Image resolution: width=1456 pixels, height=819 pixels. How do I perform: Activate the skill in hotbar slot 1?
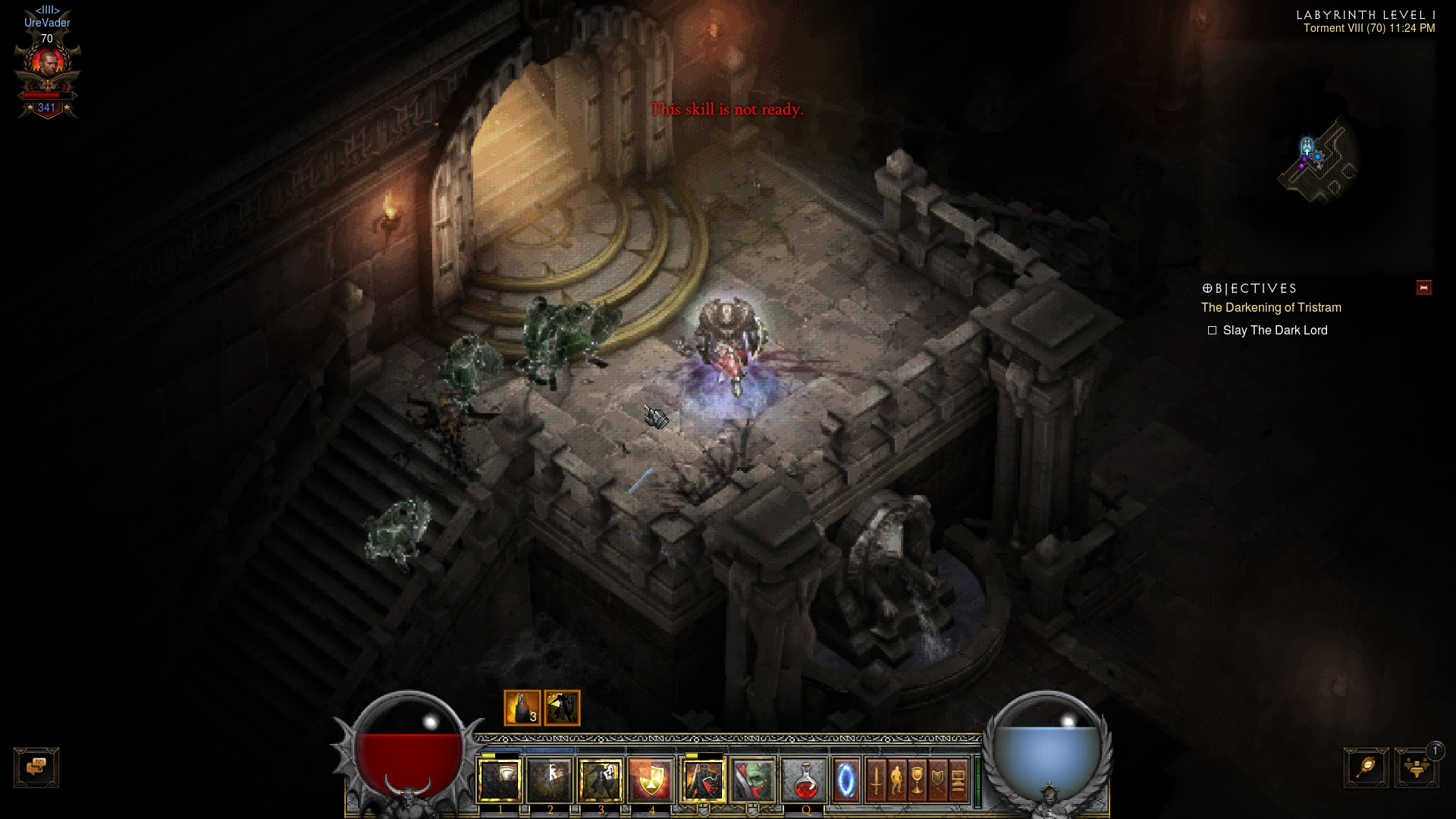500,780
